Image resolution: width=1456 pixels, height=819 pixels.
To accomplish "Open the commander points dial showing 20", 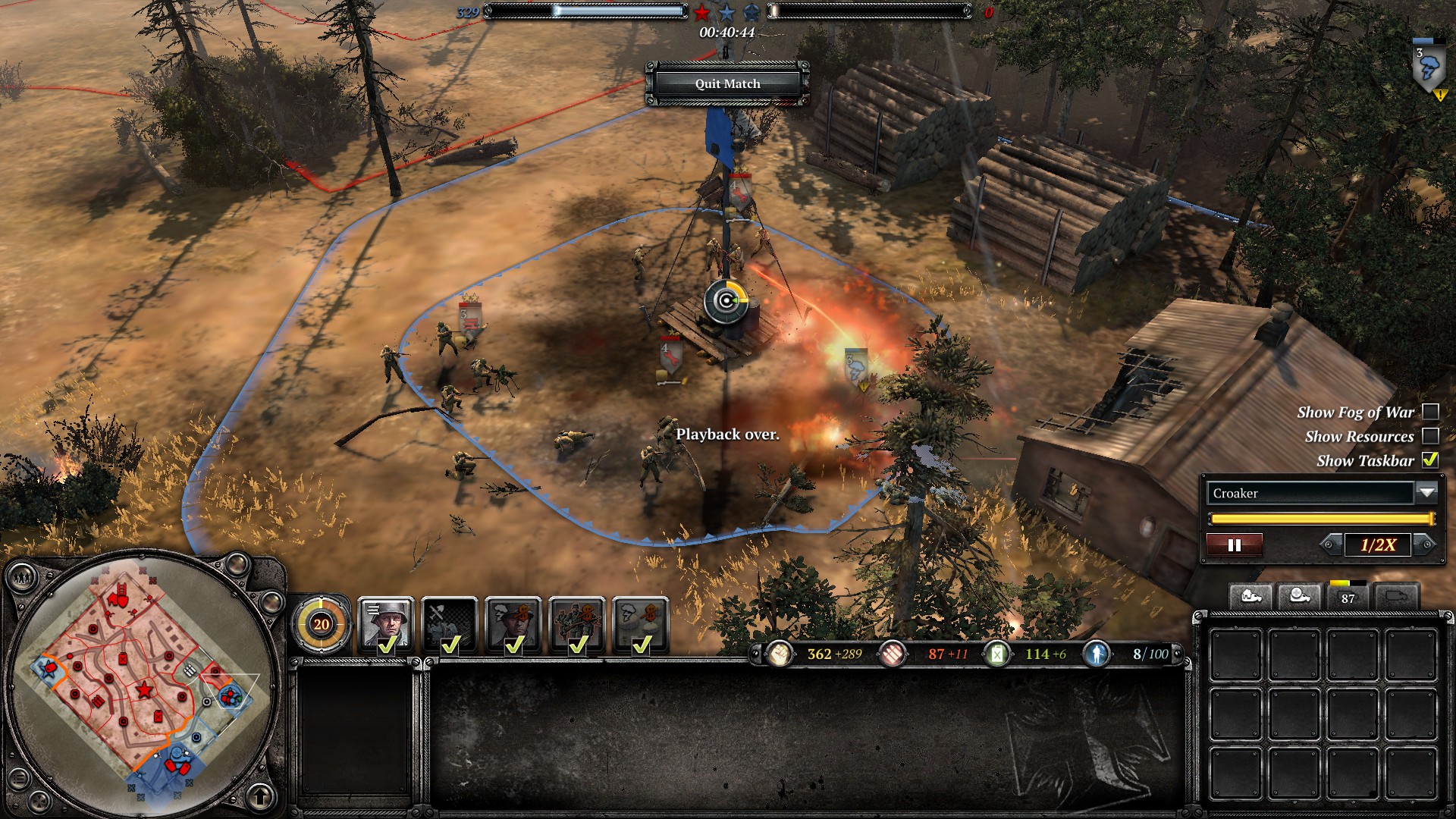I will pos(322,624).
